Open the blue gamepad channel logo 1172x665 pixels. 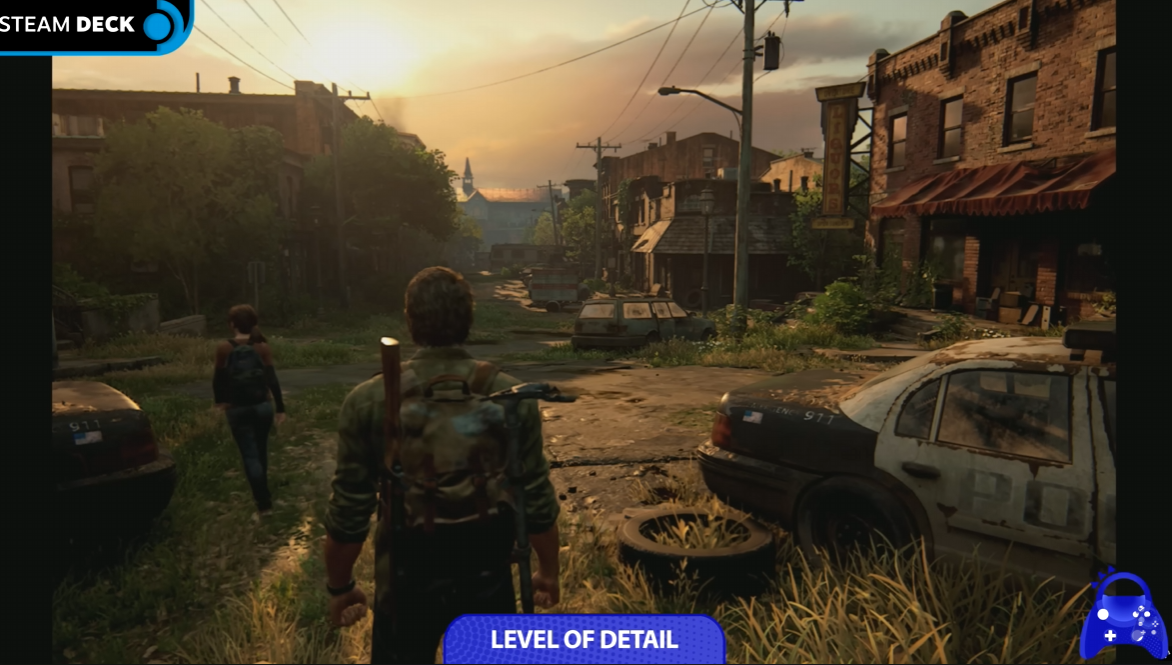click(x=1125, y=617)
